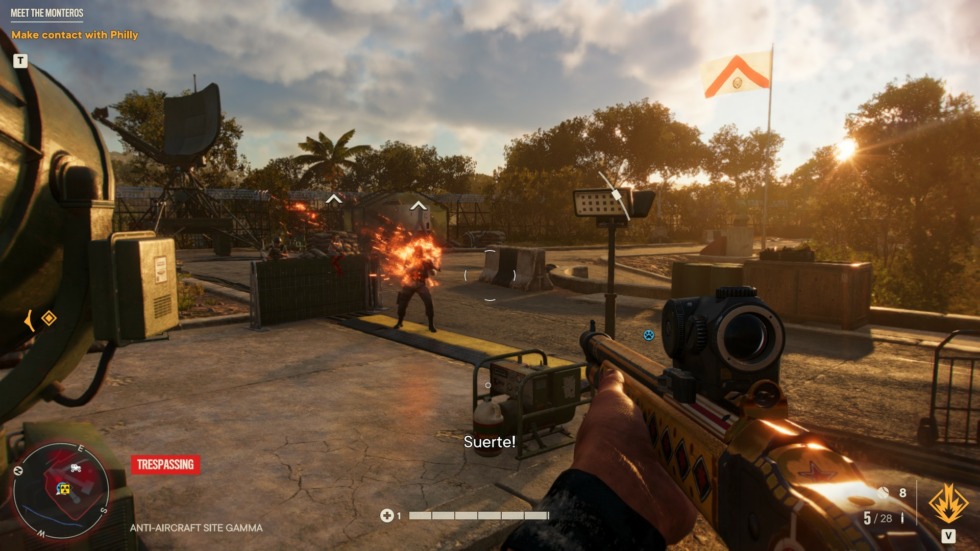The image size is (980, 551).
Task: Select the 'Make contact with Philly' objective
Action: 74,35
